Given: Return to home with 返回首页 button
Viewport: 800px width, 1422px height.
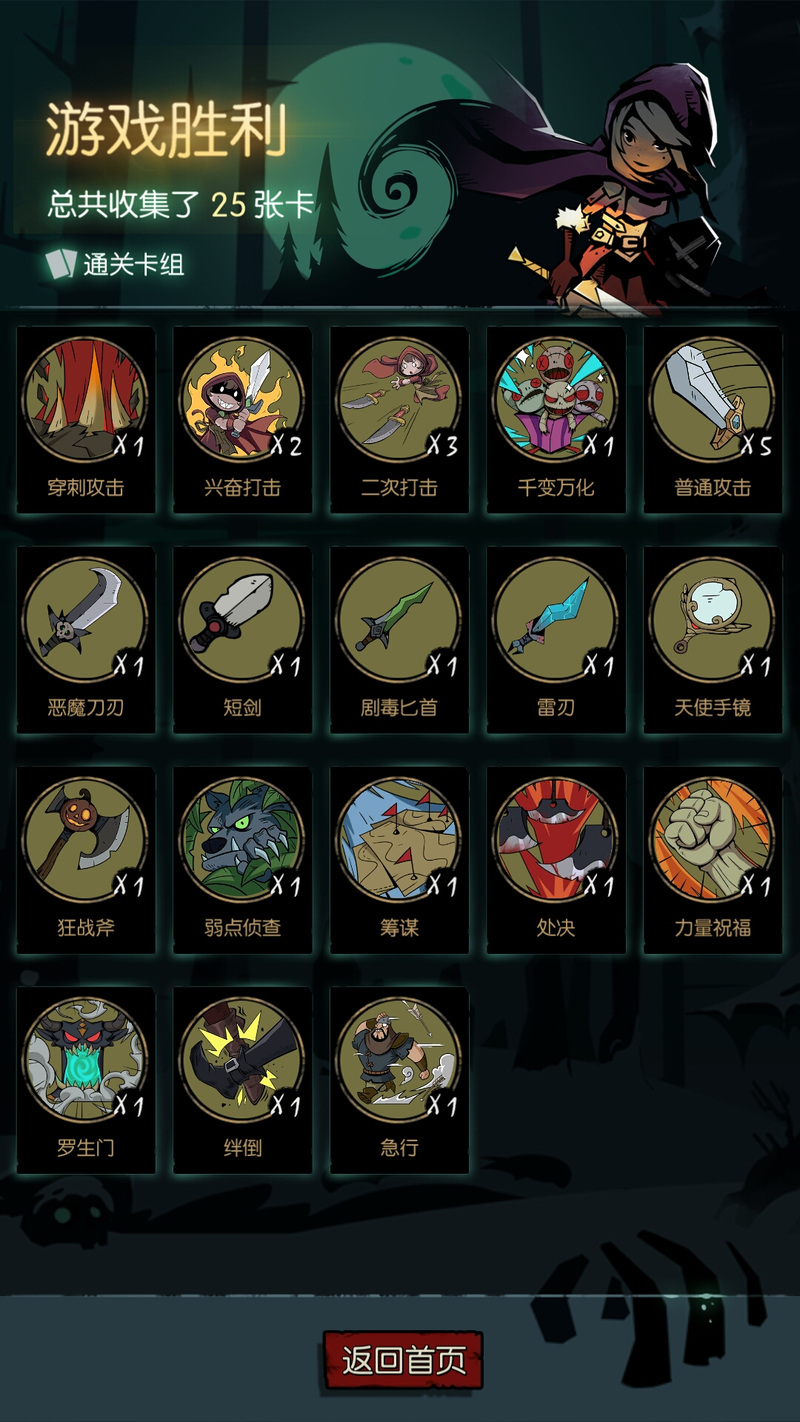Looking at the screenshot, I should [x=402, y=1360].
